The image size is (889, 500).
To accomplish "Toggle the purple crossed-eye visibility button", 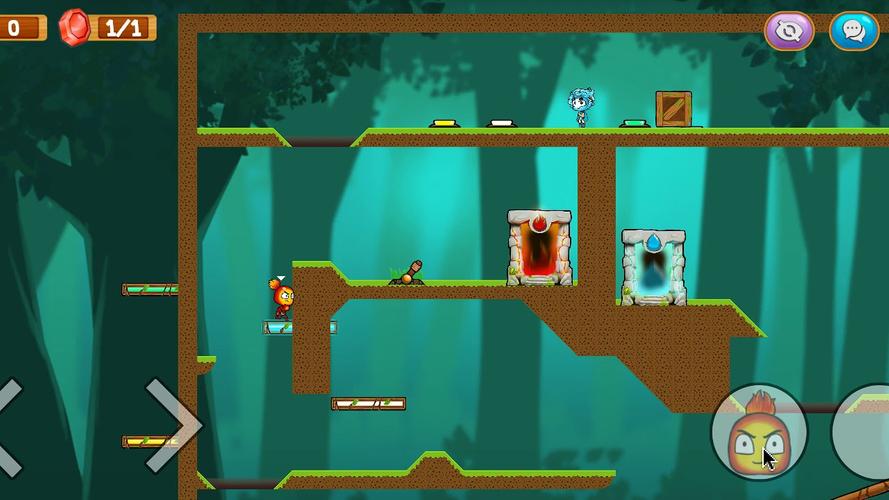I will (x=789, y=31).
